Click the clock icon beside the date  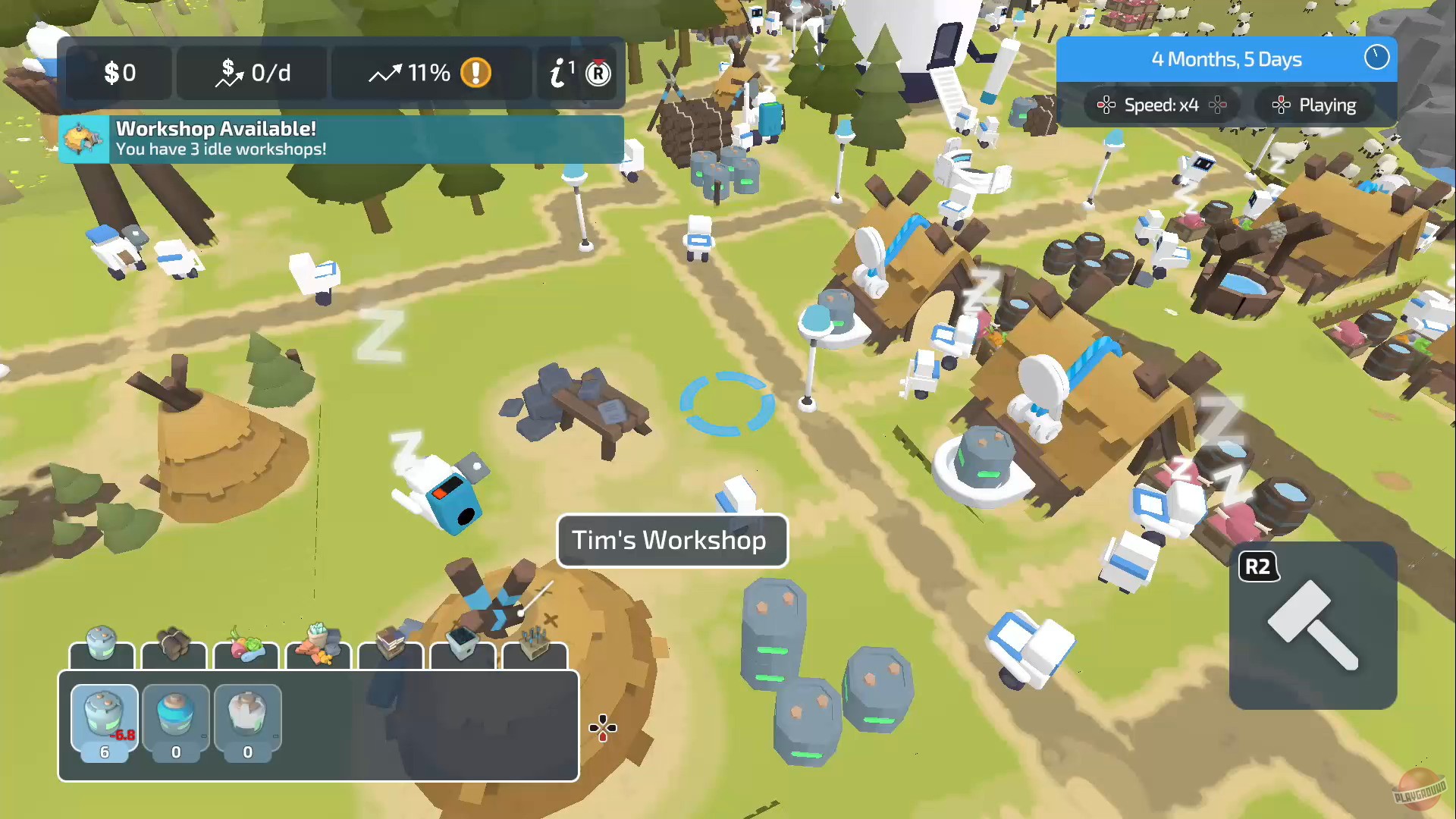[1376, 58]
